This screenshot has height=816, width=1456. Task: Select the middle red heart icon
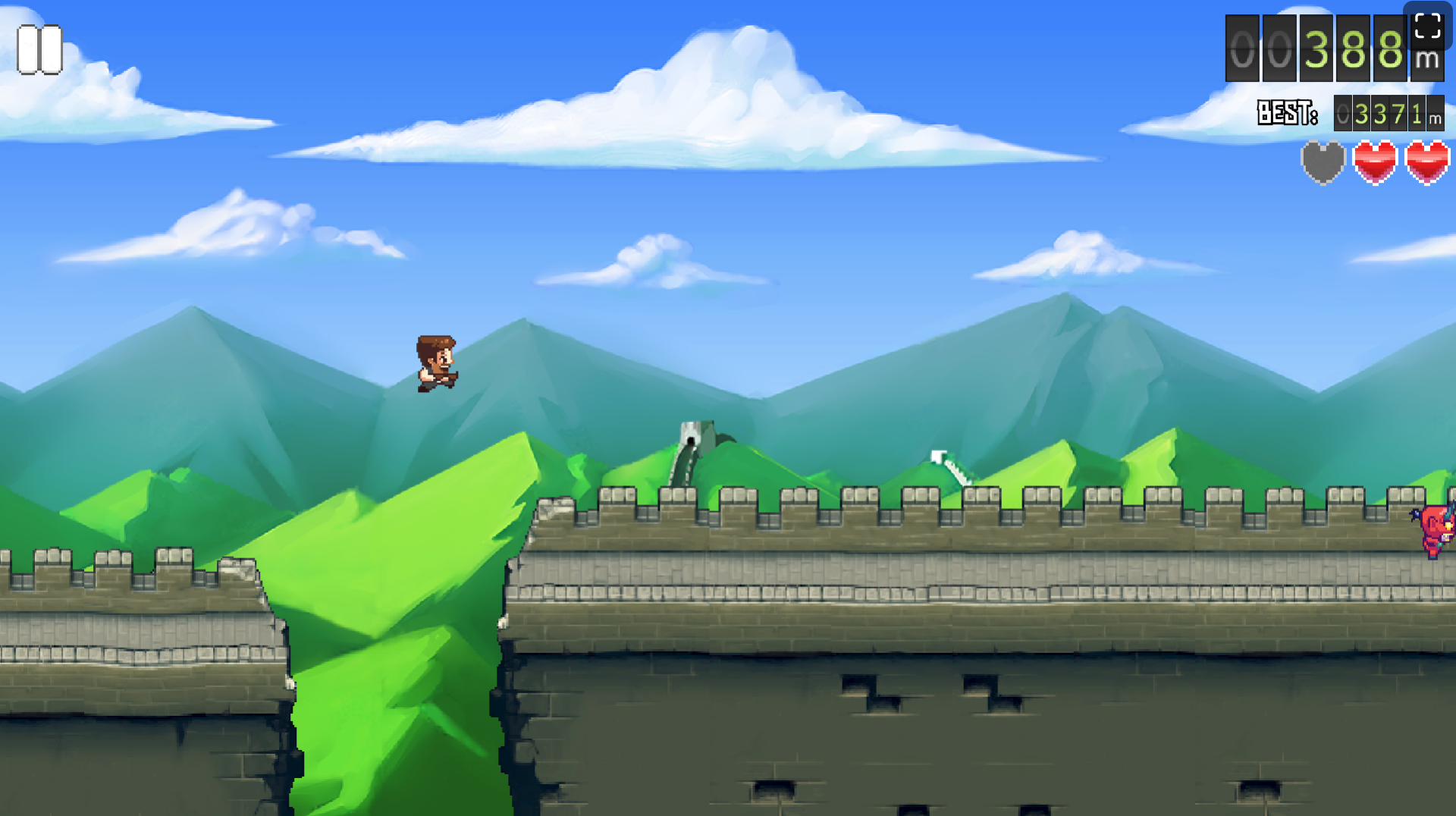coord(1374,164)
